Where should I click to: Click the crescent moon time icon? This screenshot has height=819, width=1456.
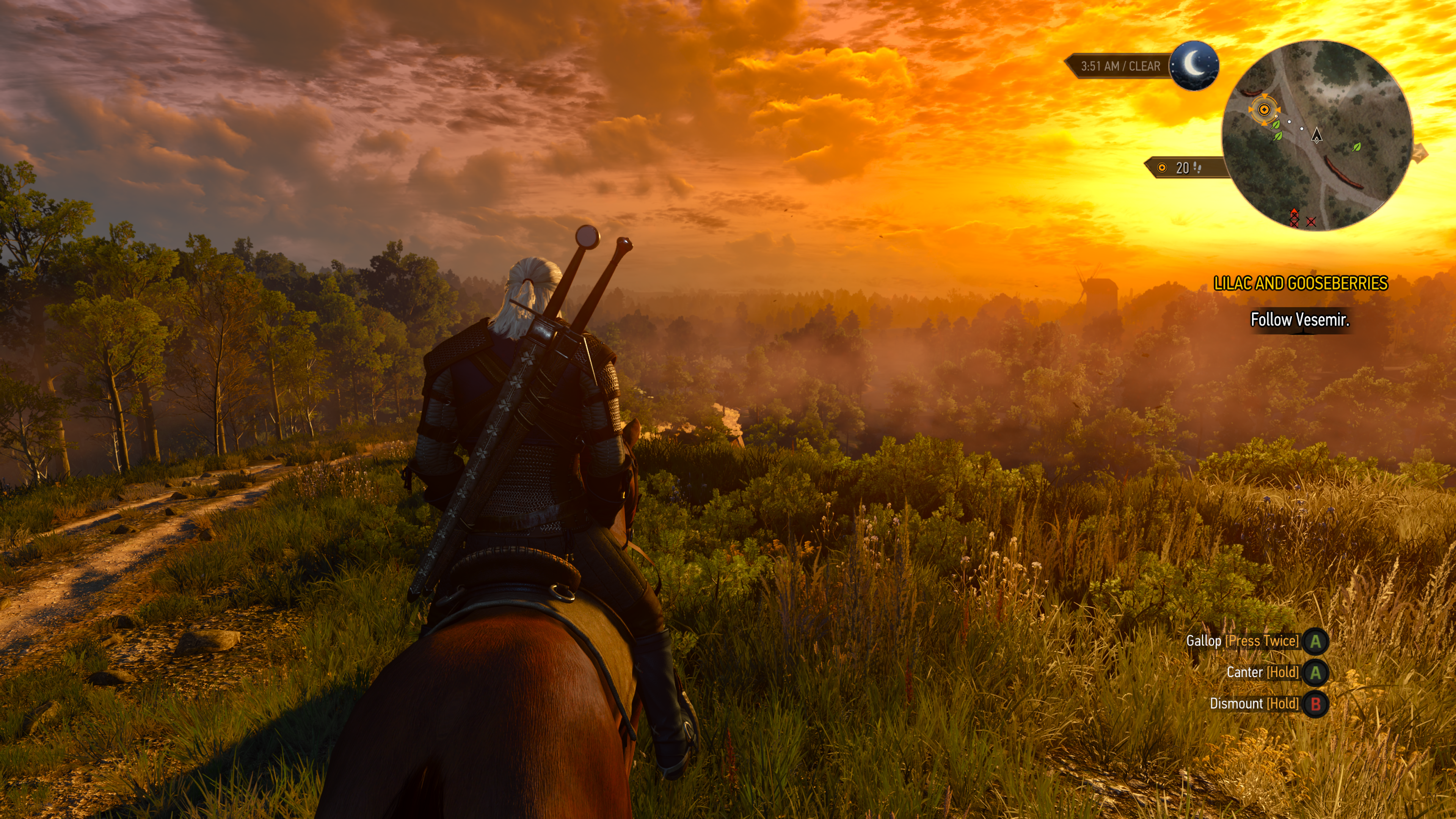click(x=1194, y=65)
